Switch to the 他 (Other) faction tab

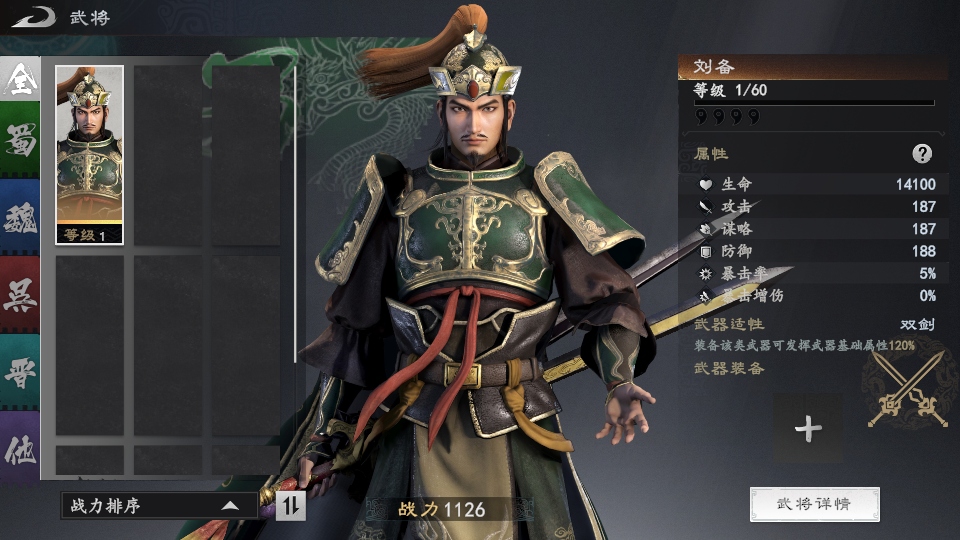[20, 449]
